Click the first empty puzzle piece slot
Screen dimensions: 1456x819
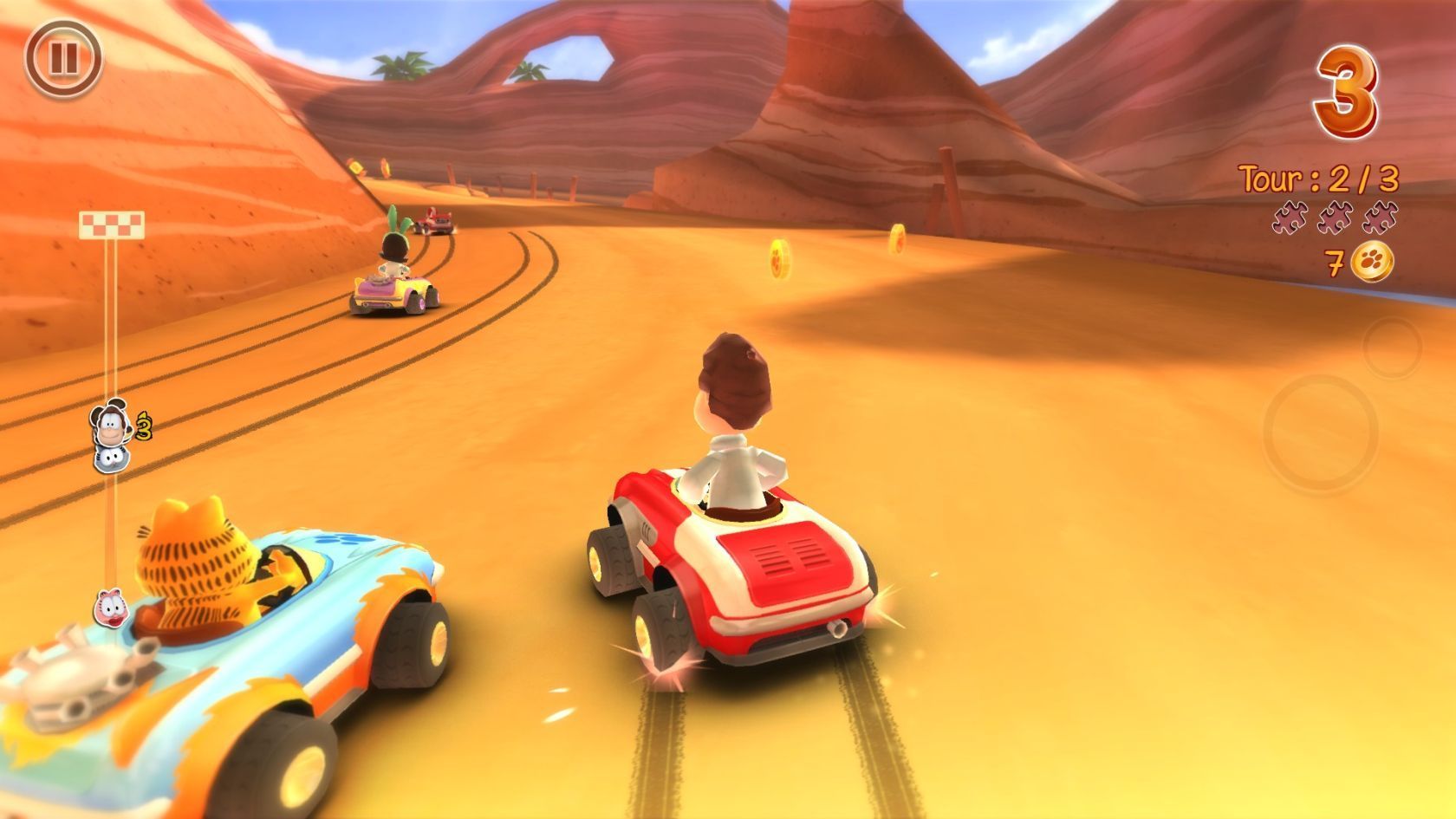(1289, 217)
